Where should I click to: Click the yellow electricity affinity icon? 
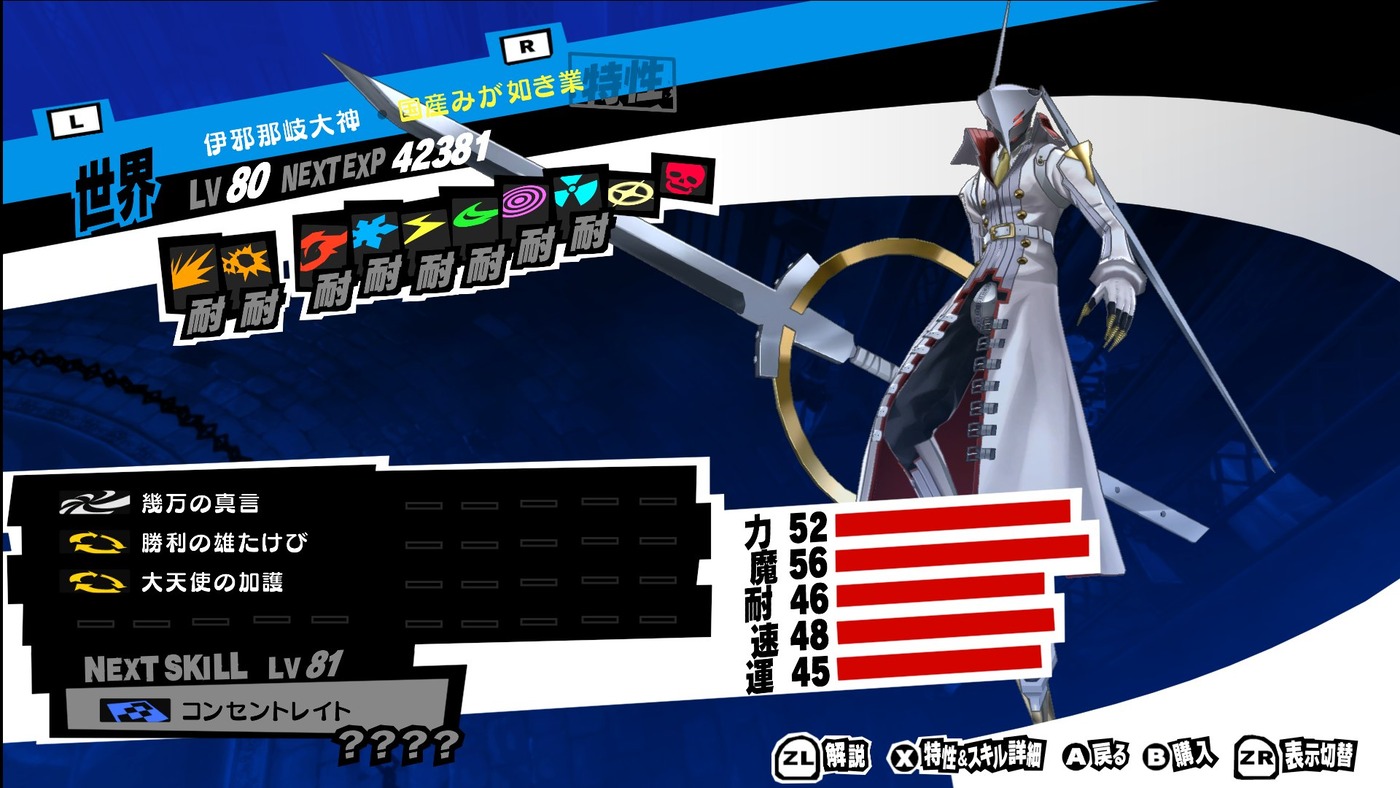point(424,230)
